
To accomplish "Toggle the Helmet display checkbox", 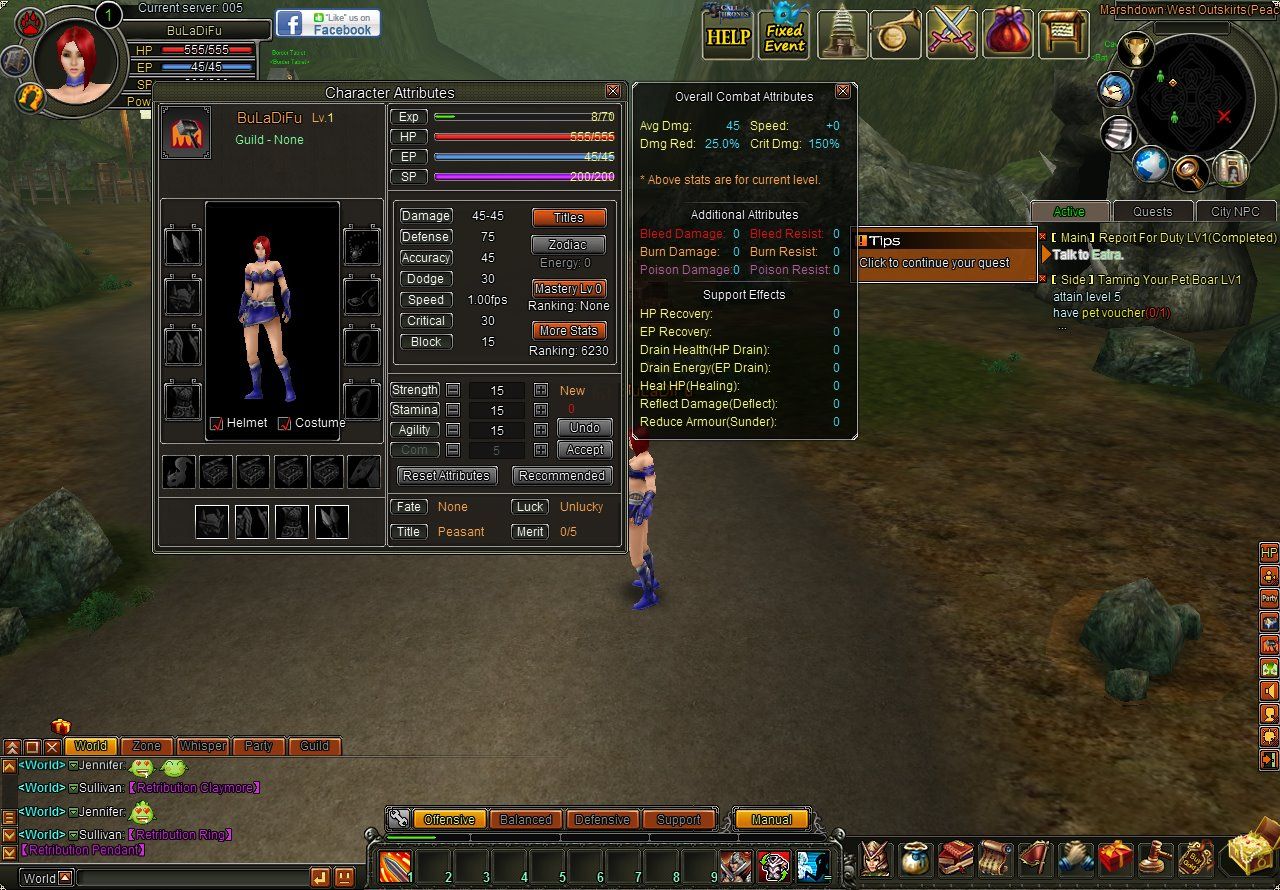I will pyautogui.click(x=217, y=424).
